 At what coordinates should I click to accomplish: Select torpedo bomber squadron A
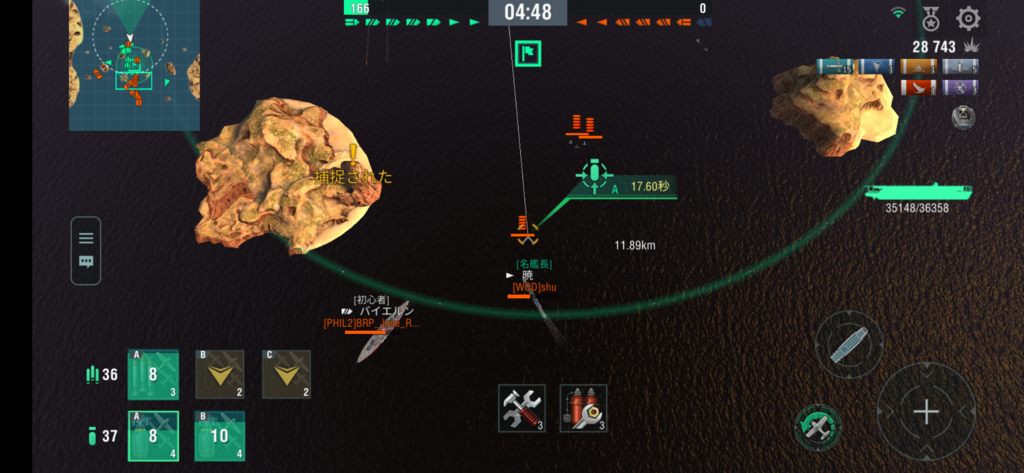153,374
